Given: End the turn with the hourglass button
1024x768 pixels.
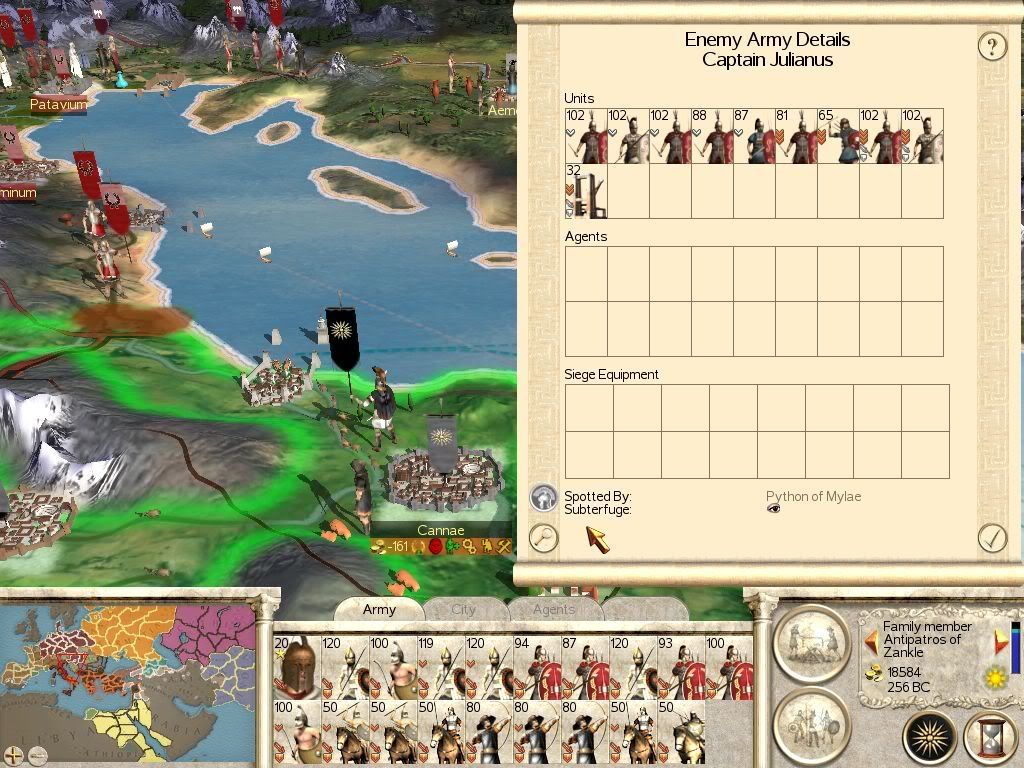Looking at the screenshot, I should pos(990,738).
